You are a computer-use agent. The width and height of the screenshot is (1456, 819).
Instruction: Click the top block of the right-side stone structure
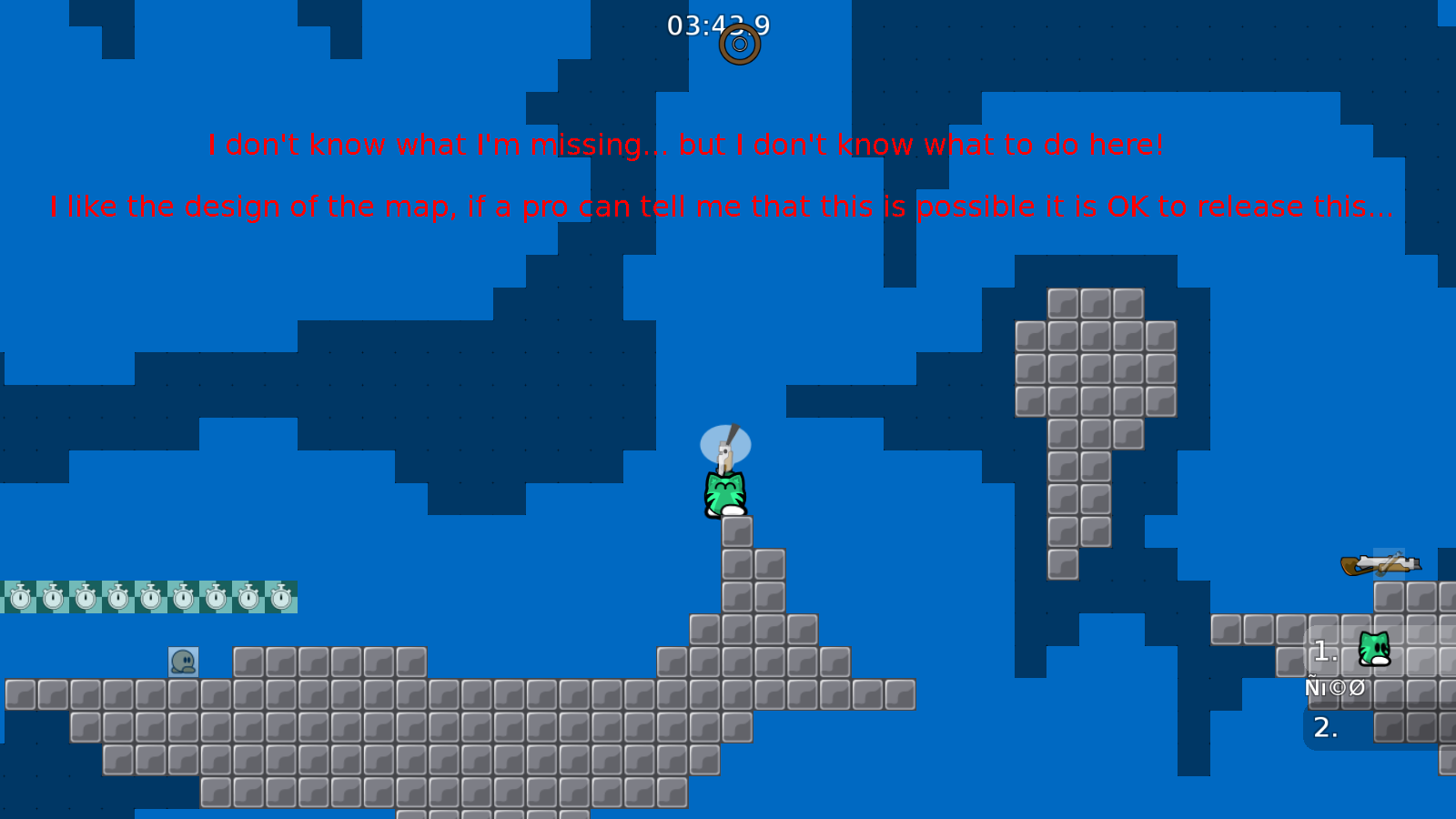tap(1097, 304)
